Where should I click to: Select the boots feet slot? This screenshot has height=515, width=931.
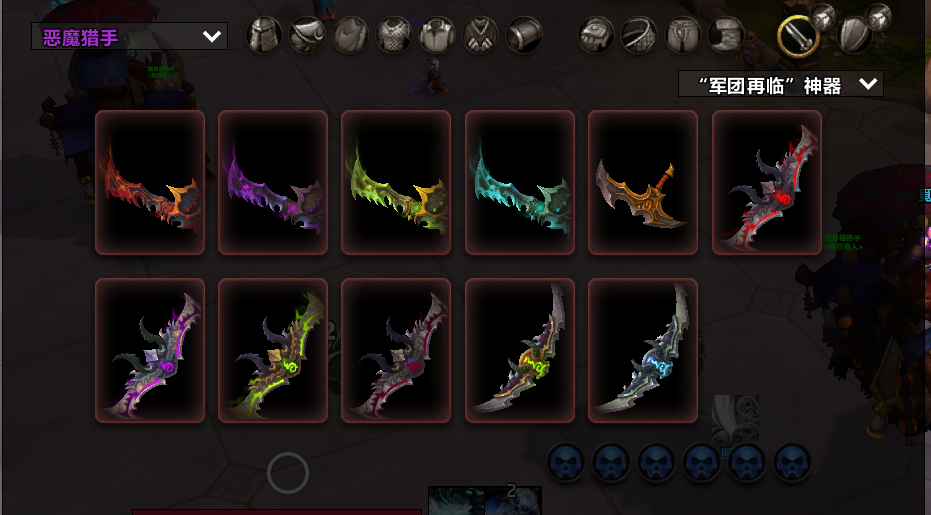tap(726, 35)
